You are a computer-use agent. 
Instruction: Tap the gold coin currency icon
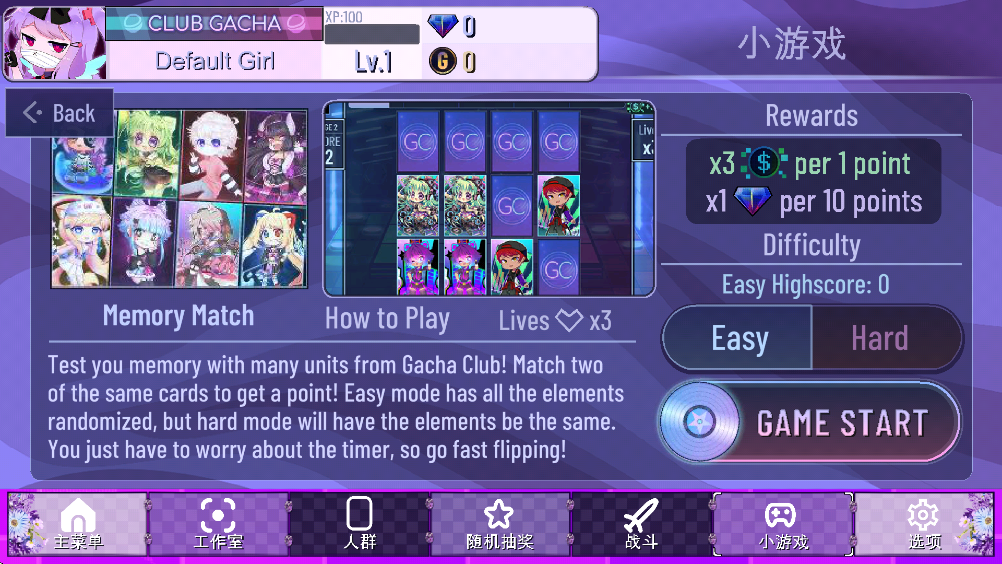pos(442,62)
